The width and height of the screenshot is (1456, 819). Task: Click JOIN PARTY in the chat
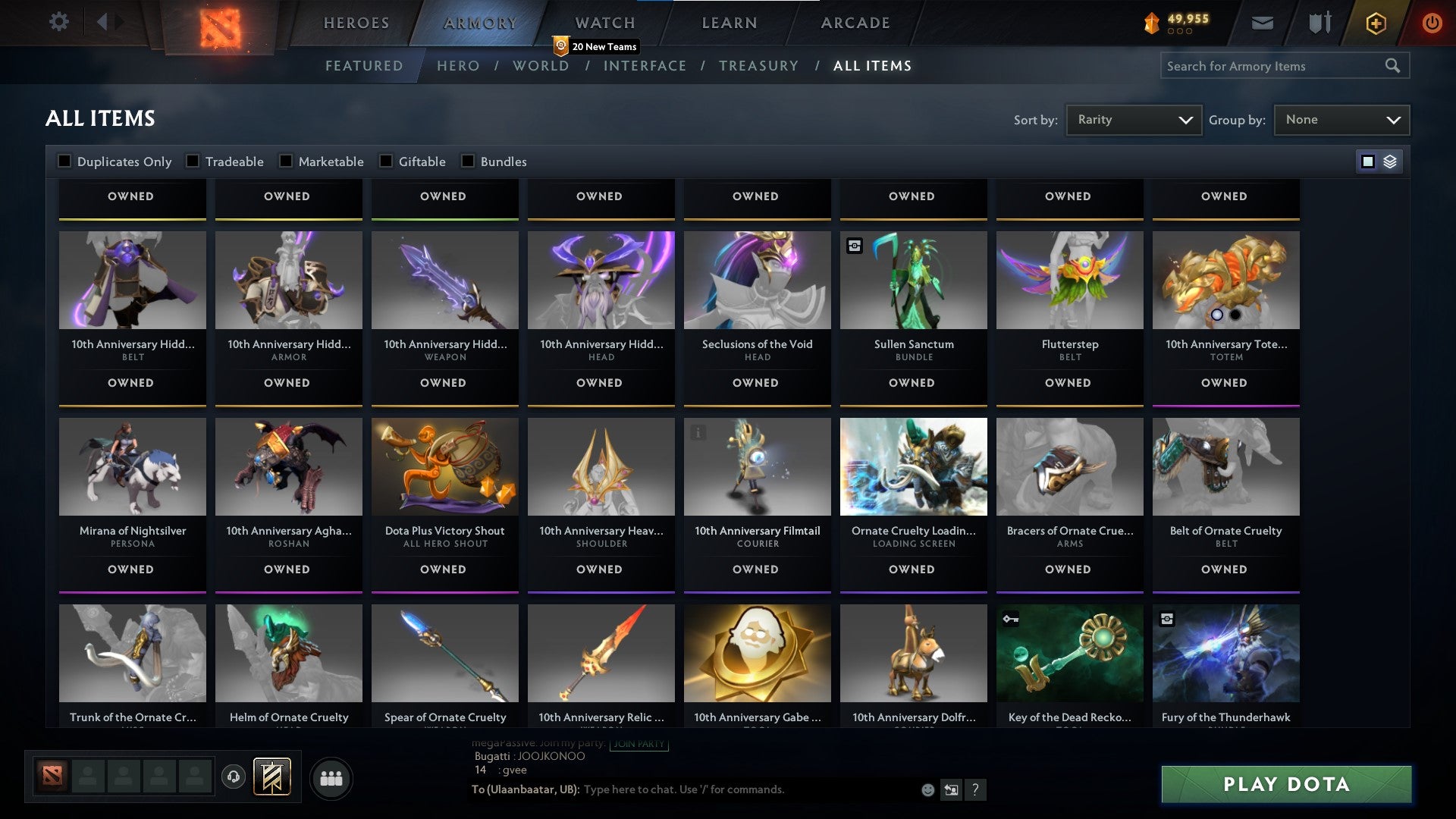point(639,744)
